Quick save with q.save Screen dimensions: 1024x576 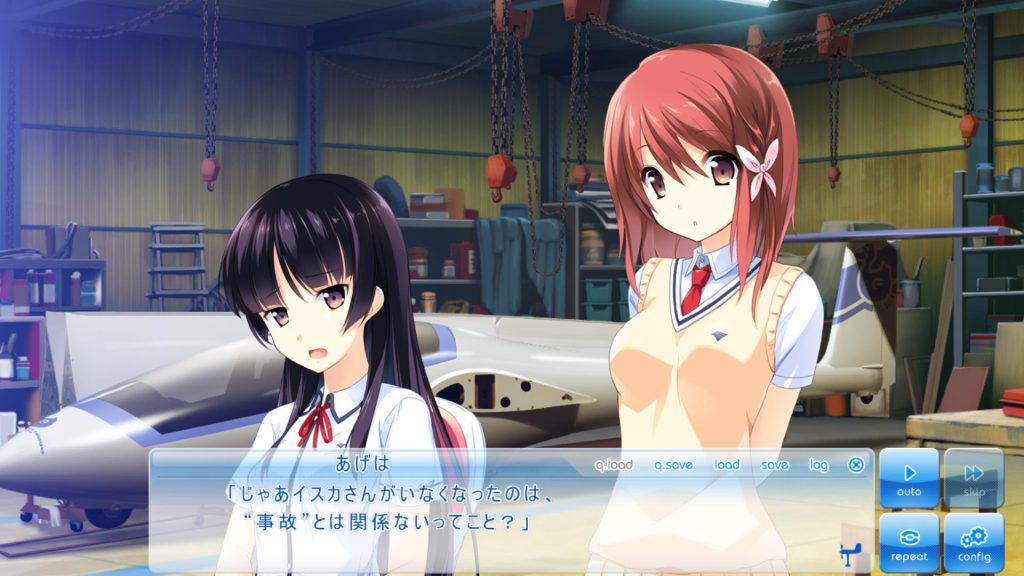coord(673,465)
